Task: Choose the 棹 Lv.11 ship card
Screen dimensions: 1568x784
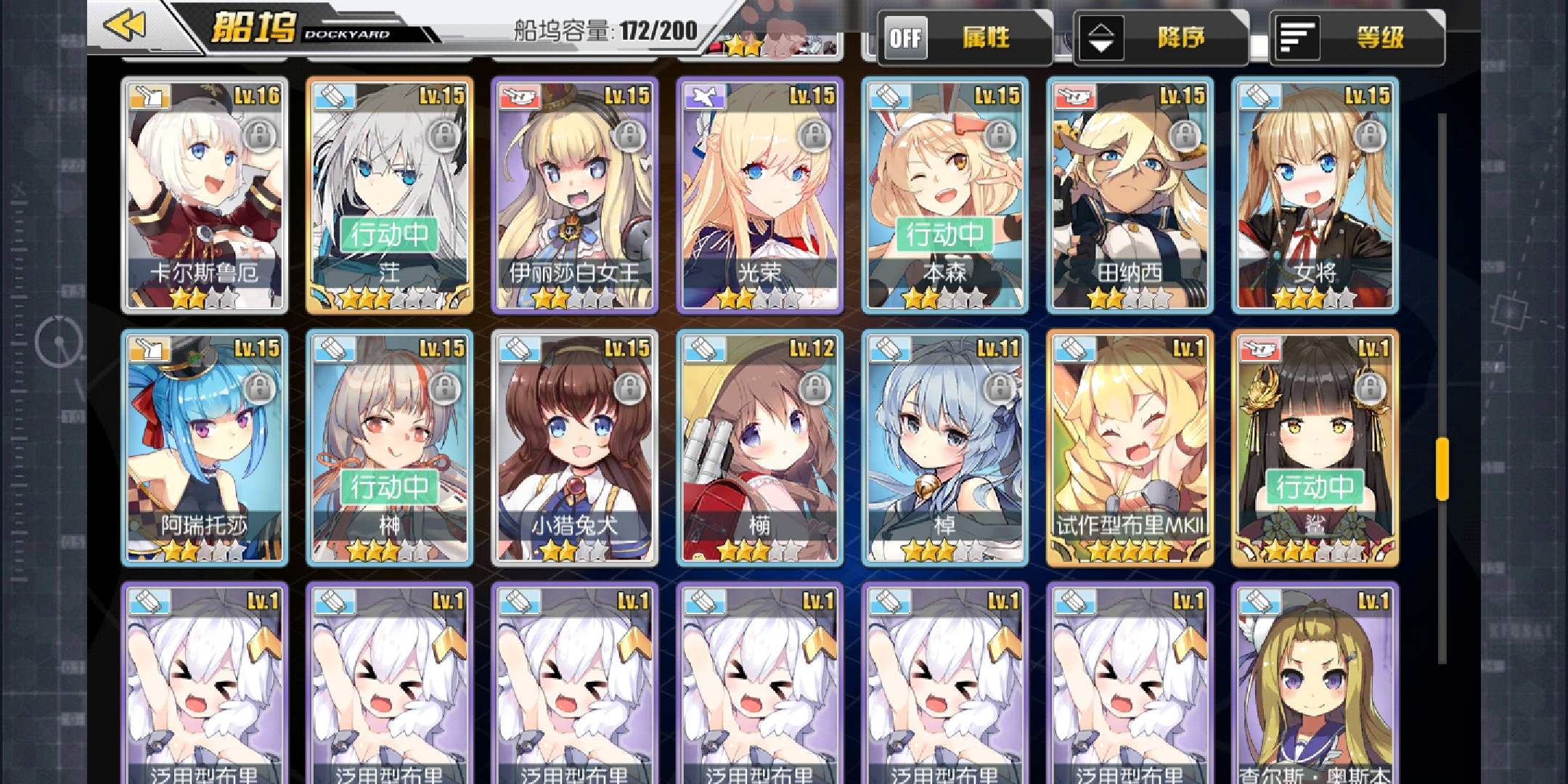Action: click(x=944, y=447)
